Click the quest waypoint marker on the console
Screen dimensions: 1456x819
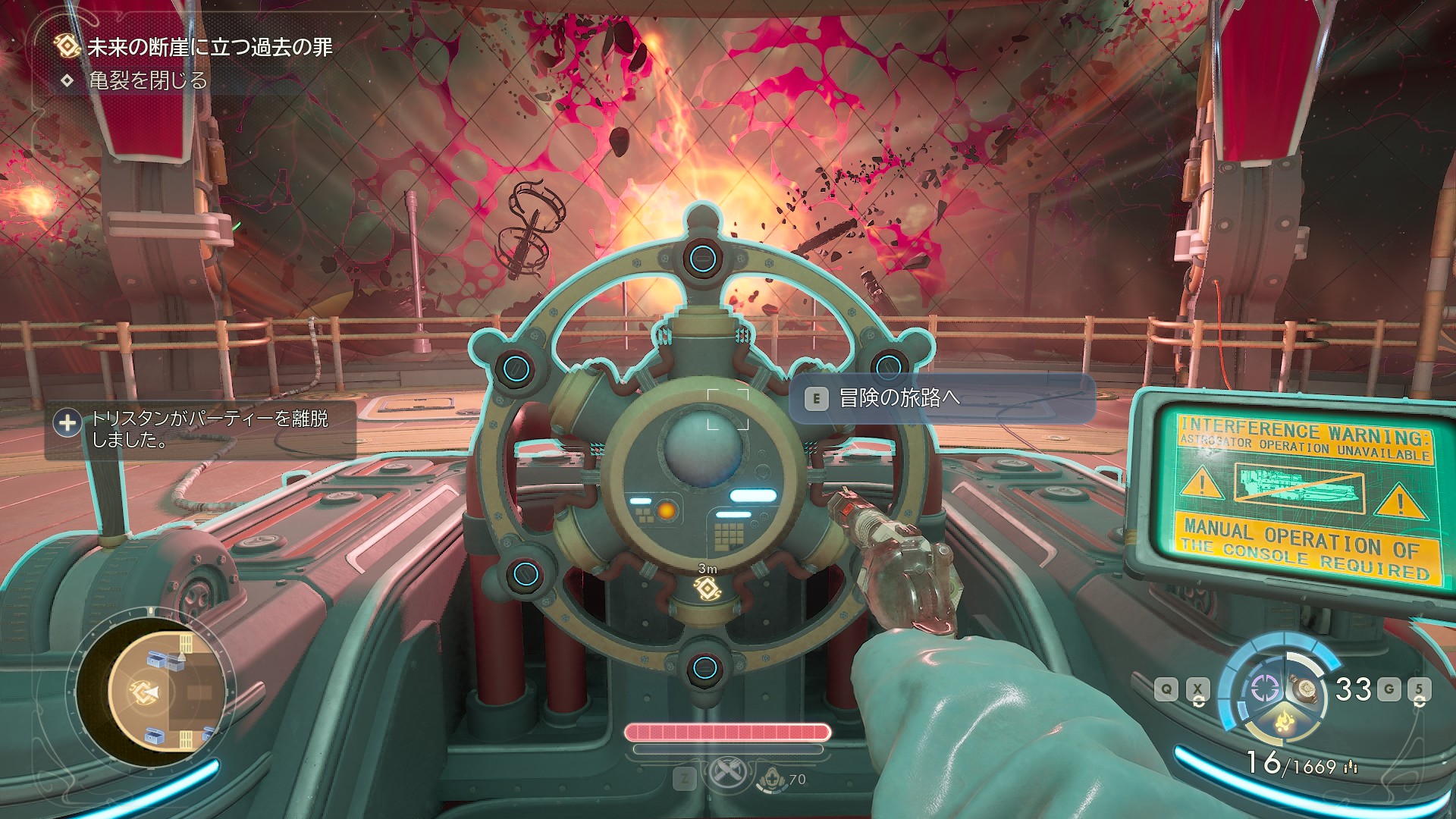[707, 588]
